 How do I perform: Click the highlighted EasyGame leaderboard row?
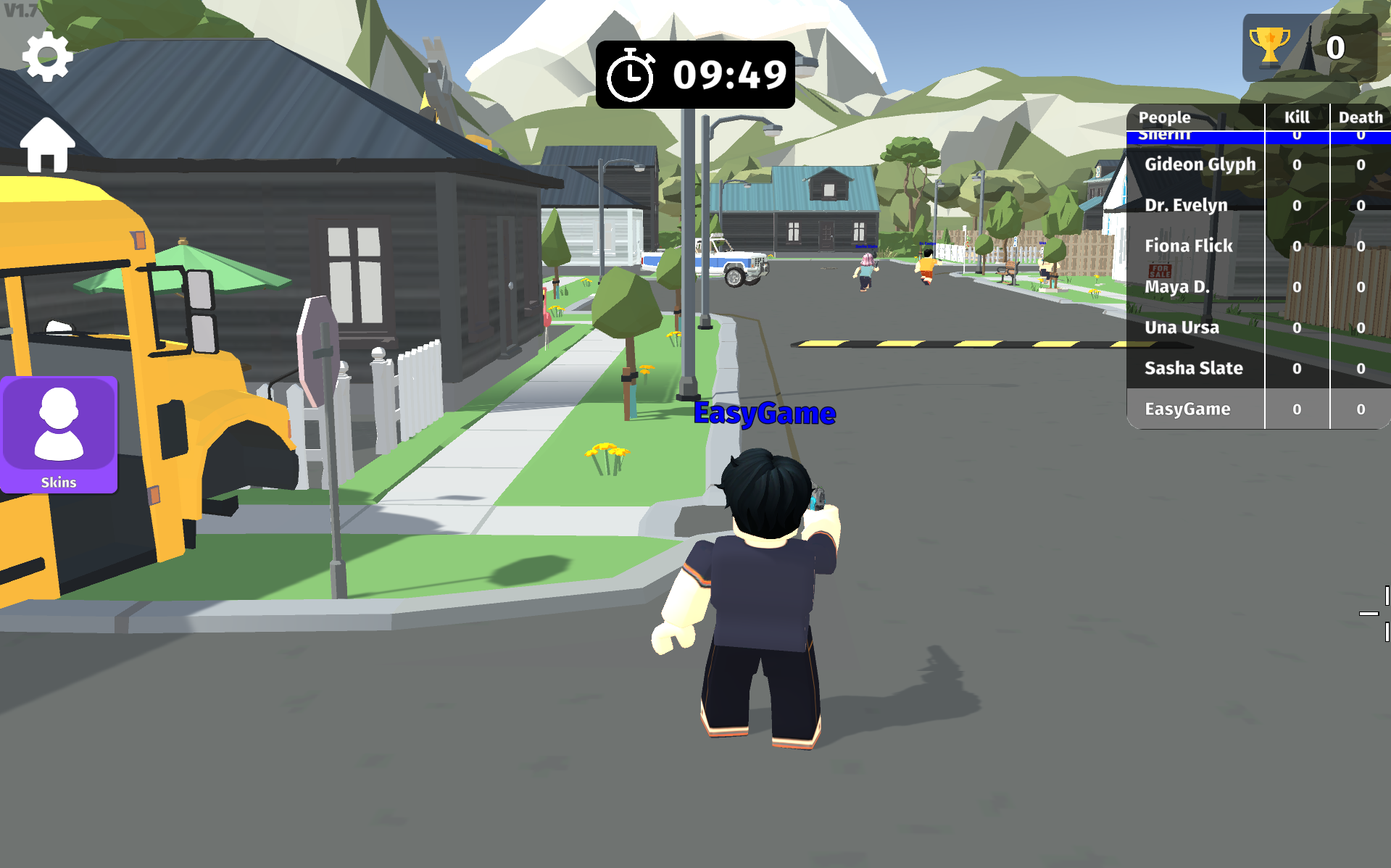pyautogui.click(x=1187, y=409)
